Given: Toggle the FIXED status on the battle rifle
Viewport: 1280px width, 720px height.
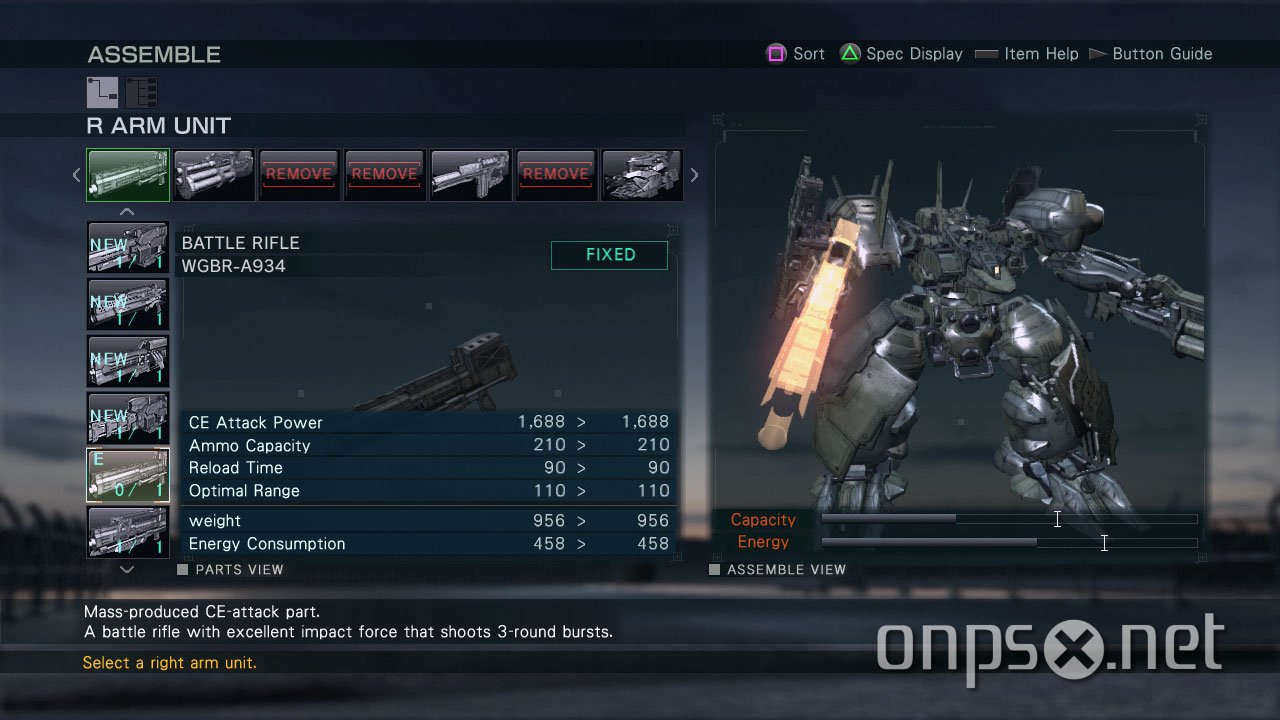Looking at the screenshot, I should click(x=608, y=255).
